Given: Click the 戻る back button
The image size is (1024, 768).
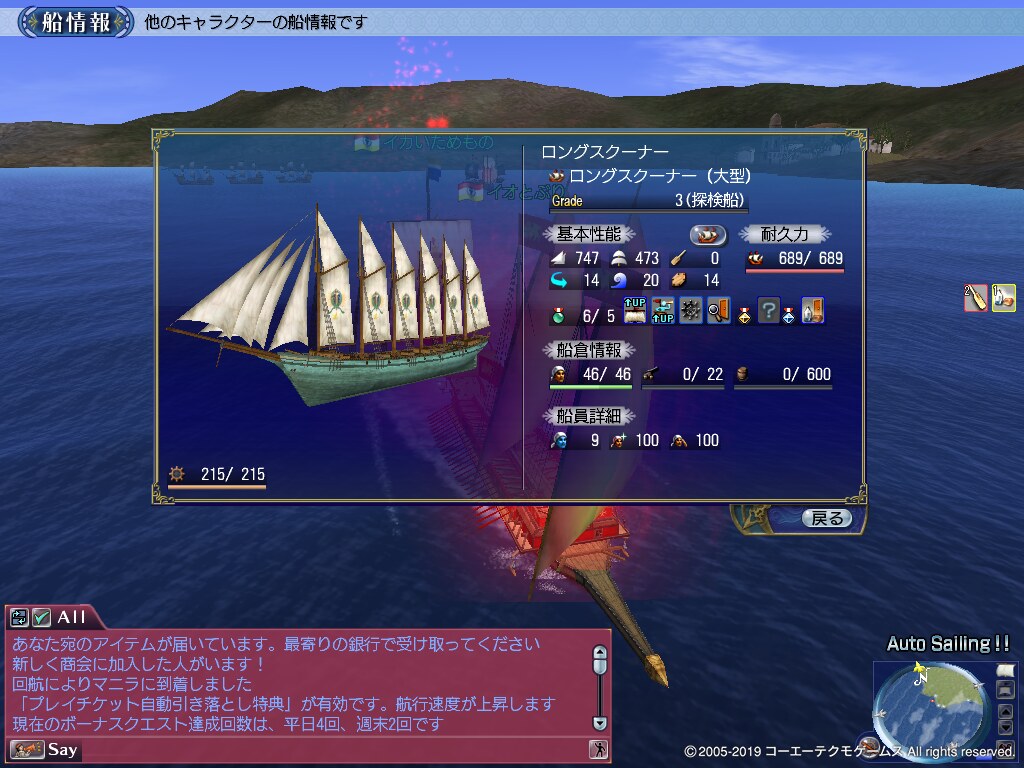Looking at the screenshot, I should (827, 518).
